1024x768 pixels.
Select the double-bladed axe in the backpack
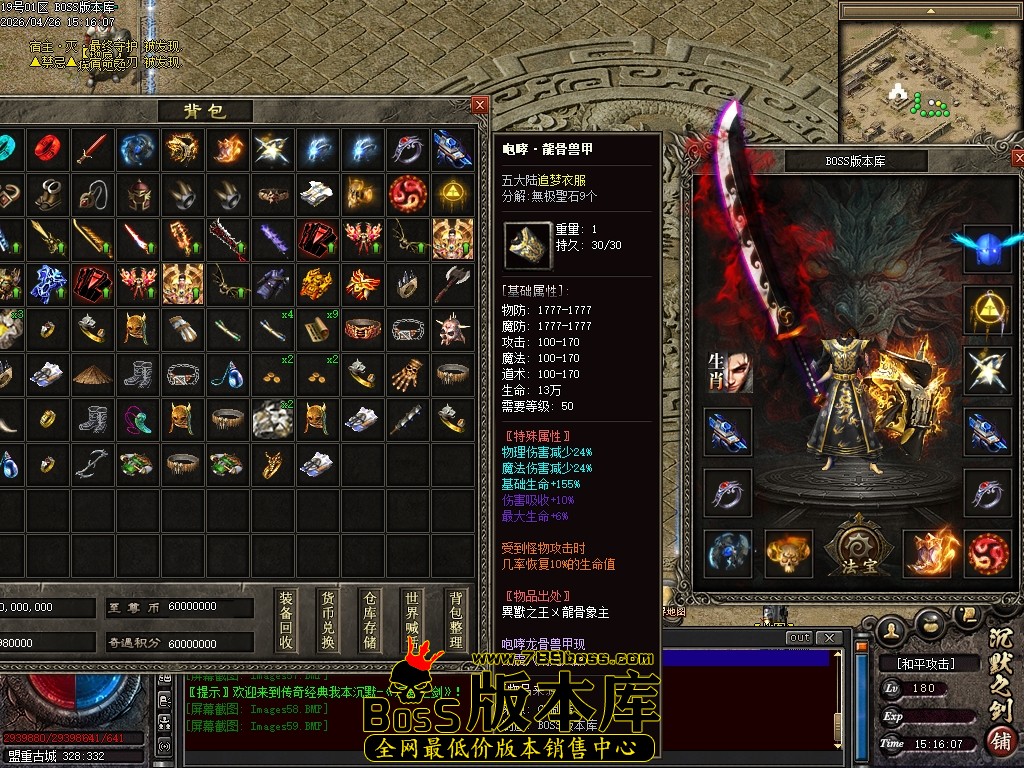tap(452, 284)
